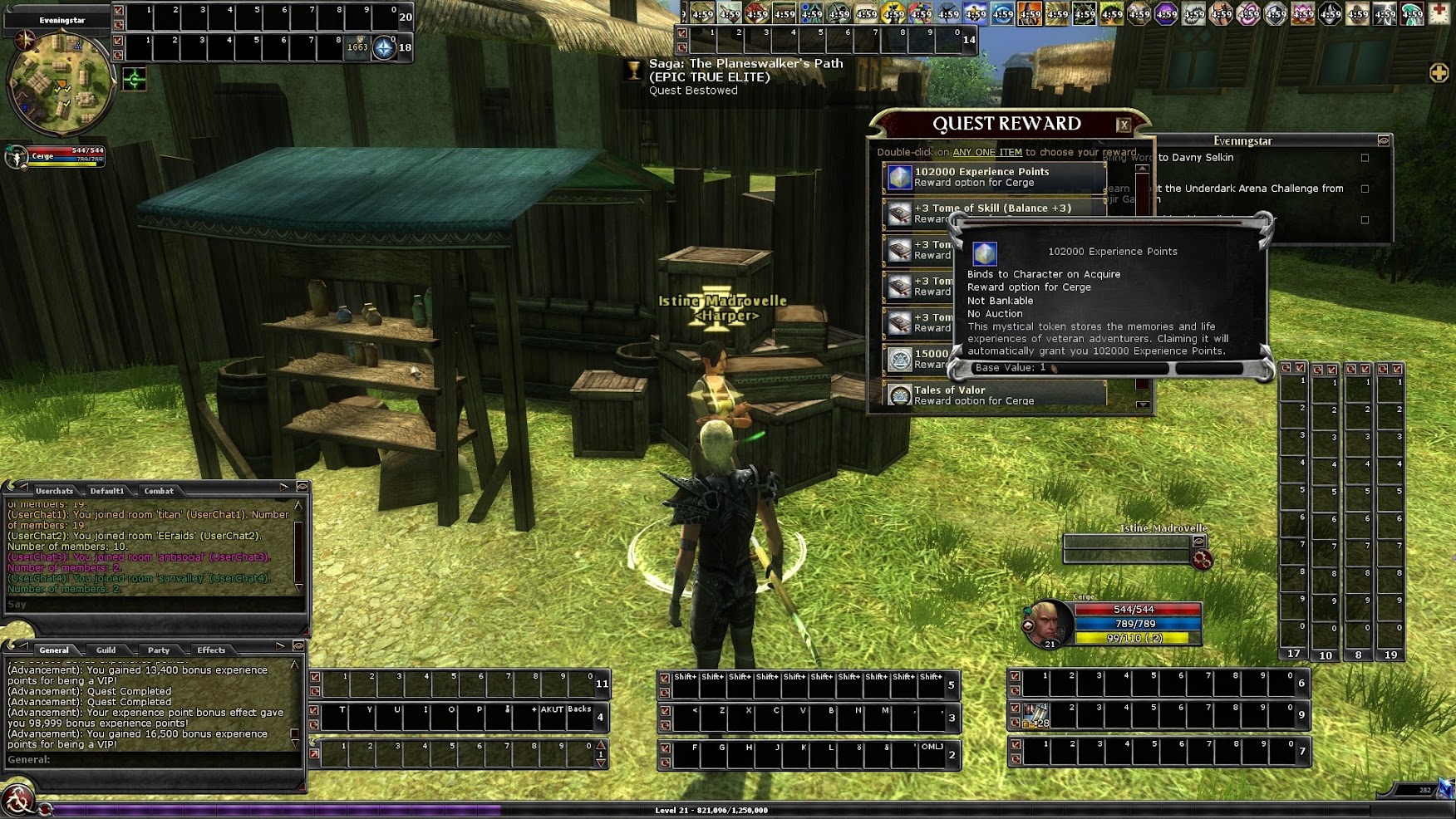This screenshot has height=819, width=1456.
Task: Select the Party chat tab
Action: (159, 650)
